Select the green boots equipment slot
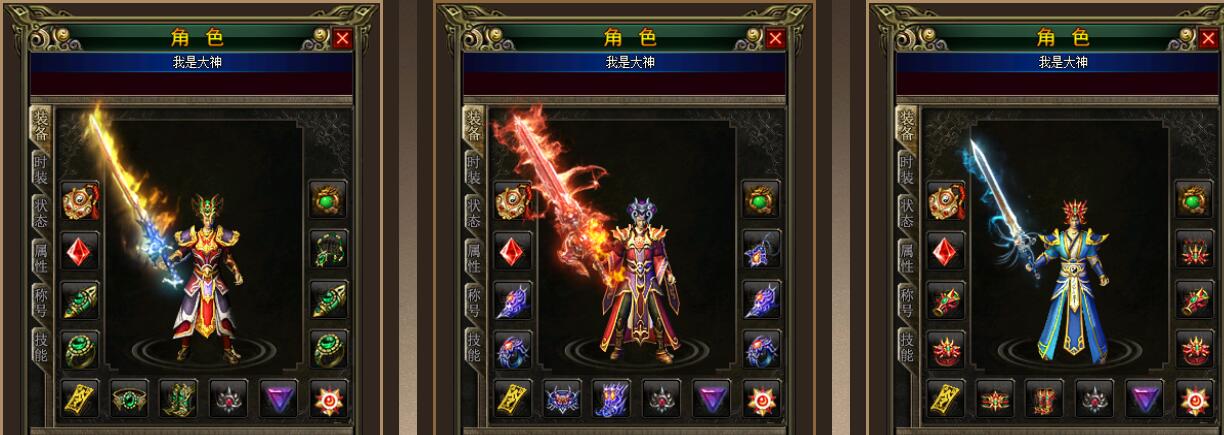1224x435 pixels. click(x=179, y=398)
